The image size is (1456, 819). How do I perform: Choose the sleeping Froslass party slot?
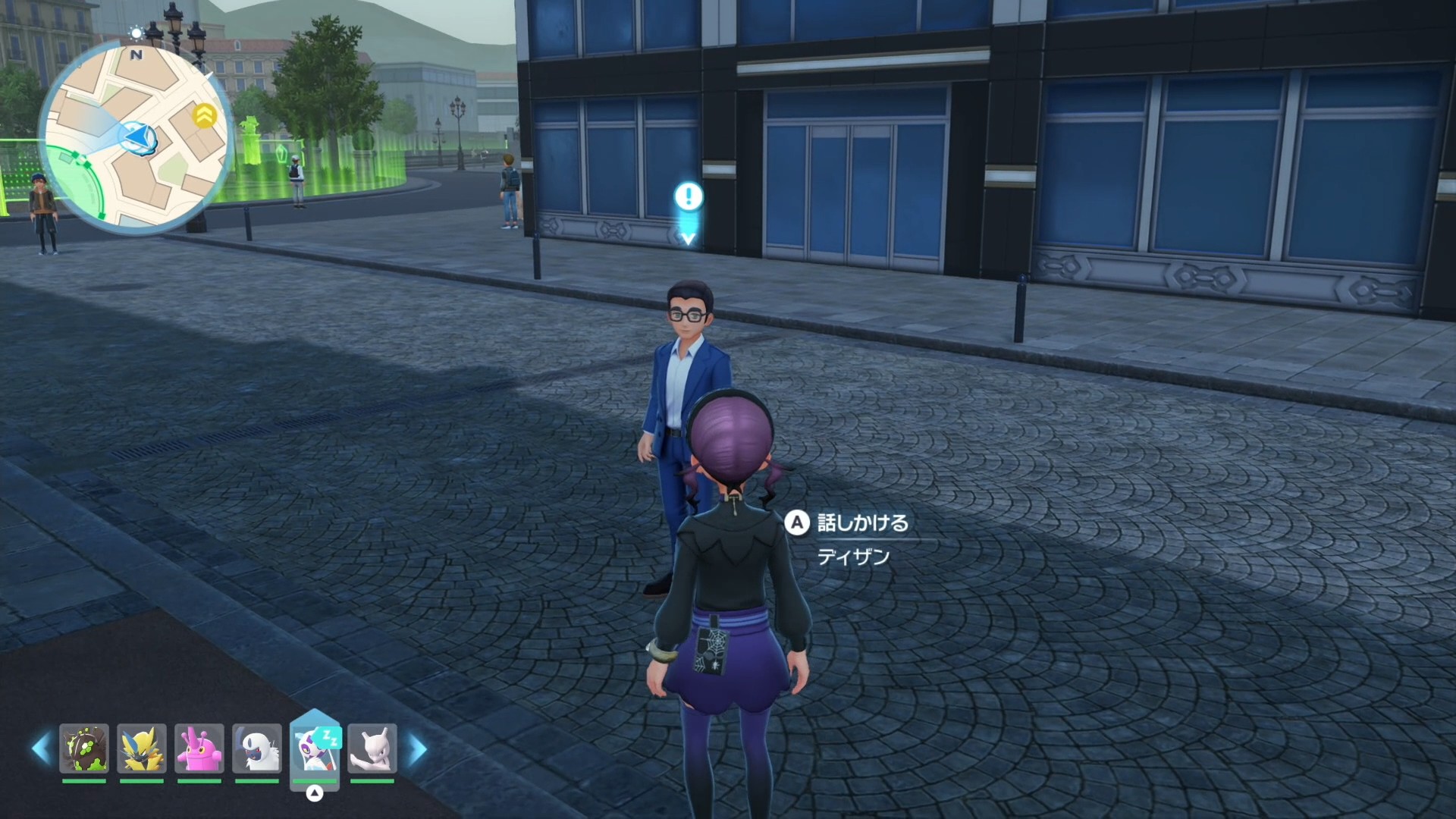pos(315,748)
